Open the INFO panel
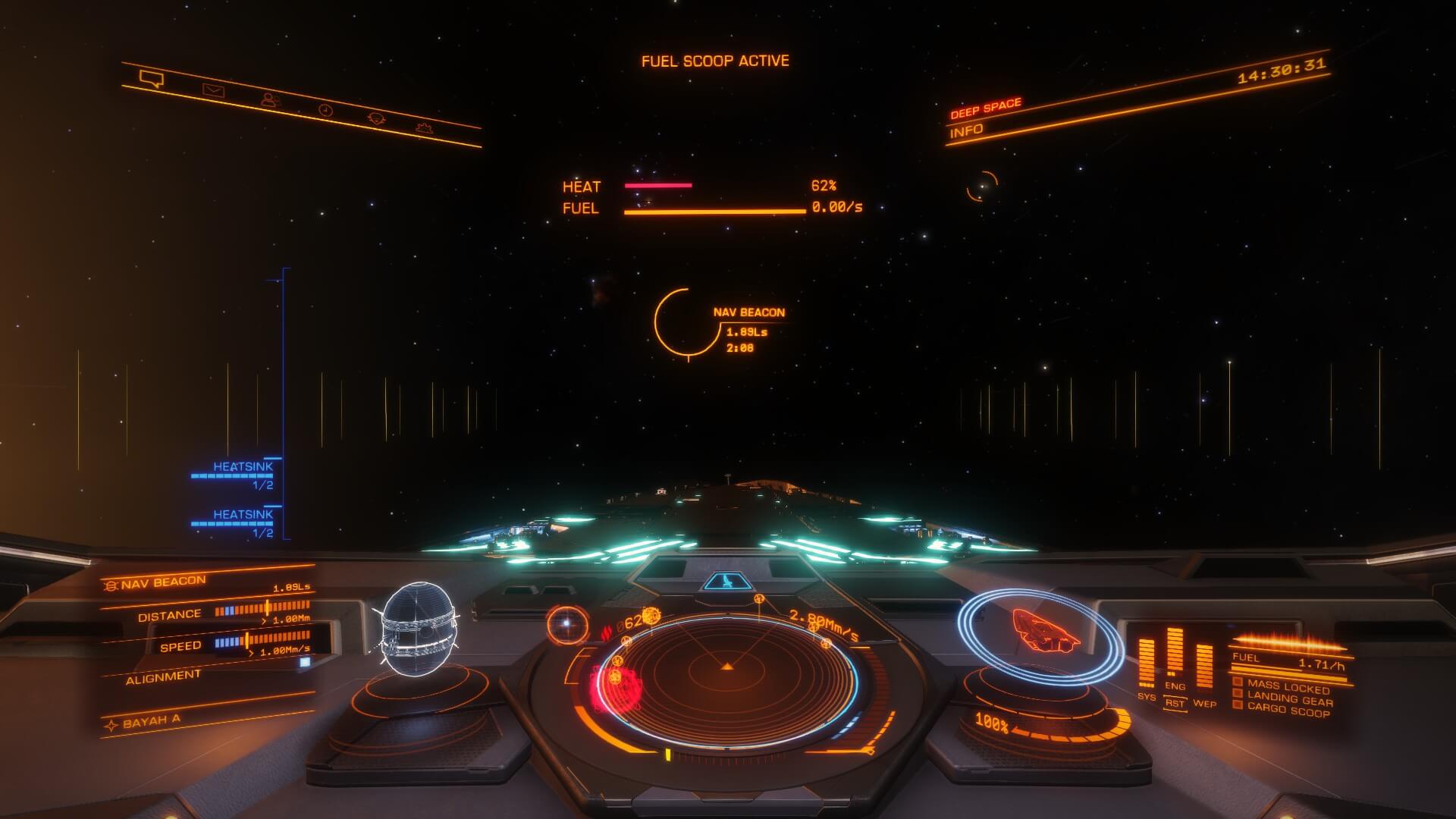The image size is (1456, 819). (967, 130)
